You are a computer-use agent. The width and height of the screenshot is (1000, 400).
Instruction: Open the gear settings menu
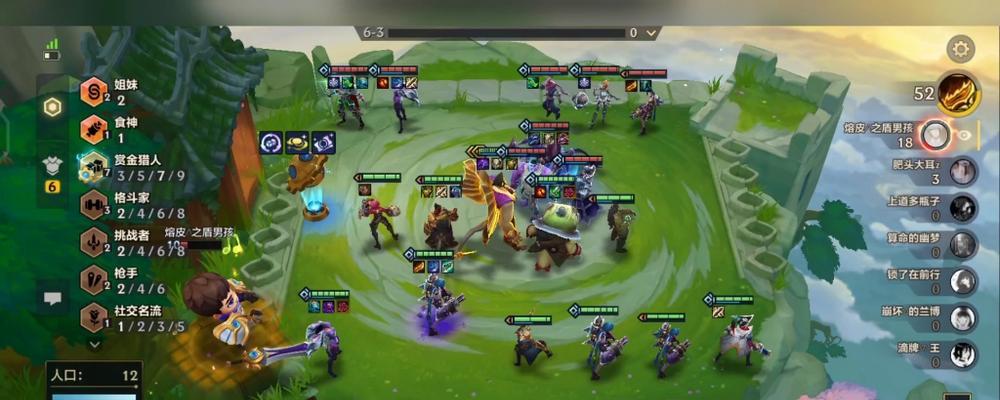click(960, 48)
